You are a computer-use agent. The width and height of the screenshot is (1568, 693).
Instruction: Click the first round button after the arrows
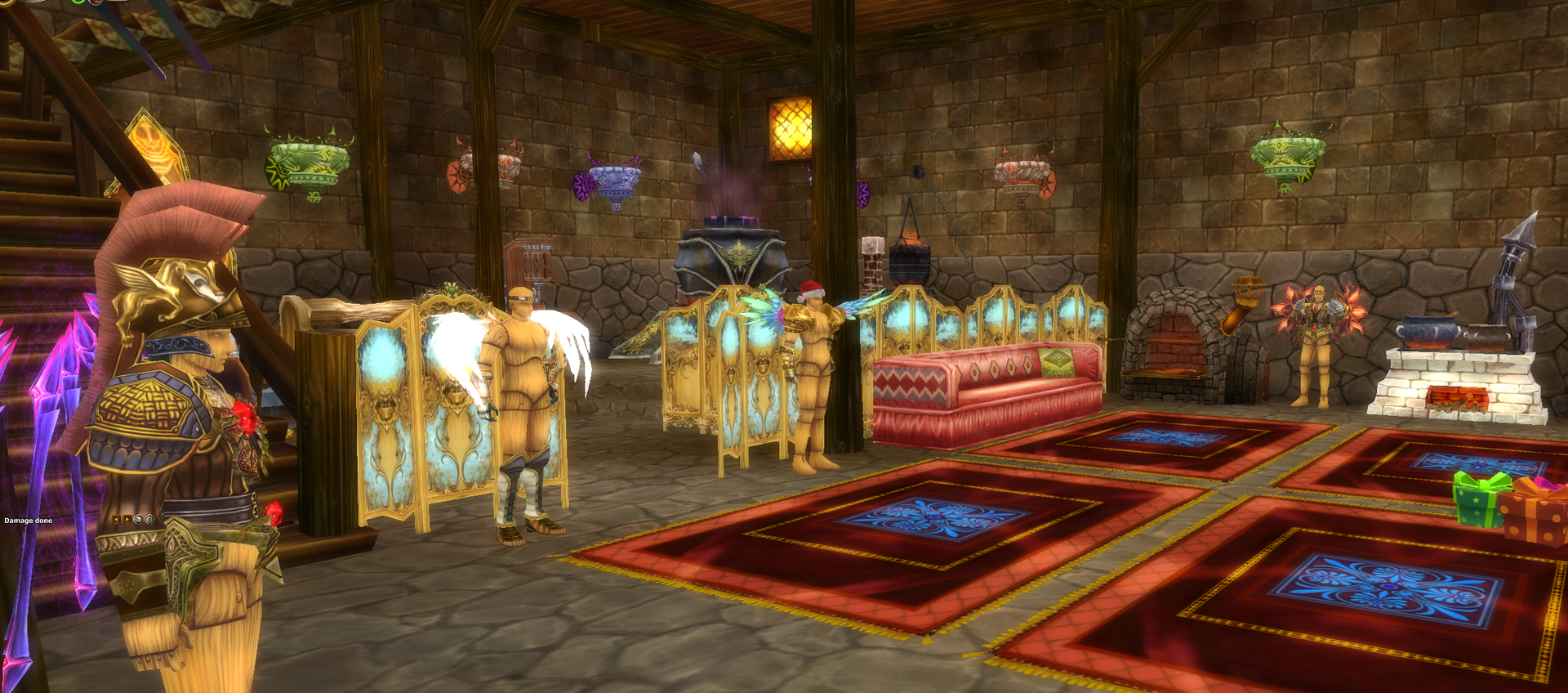[x=138, y=519]
